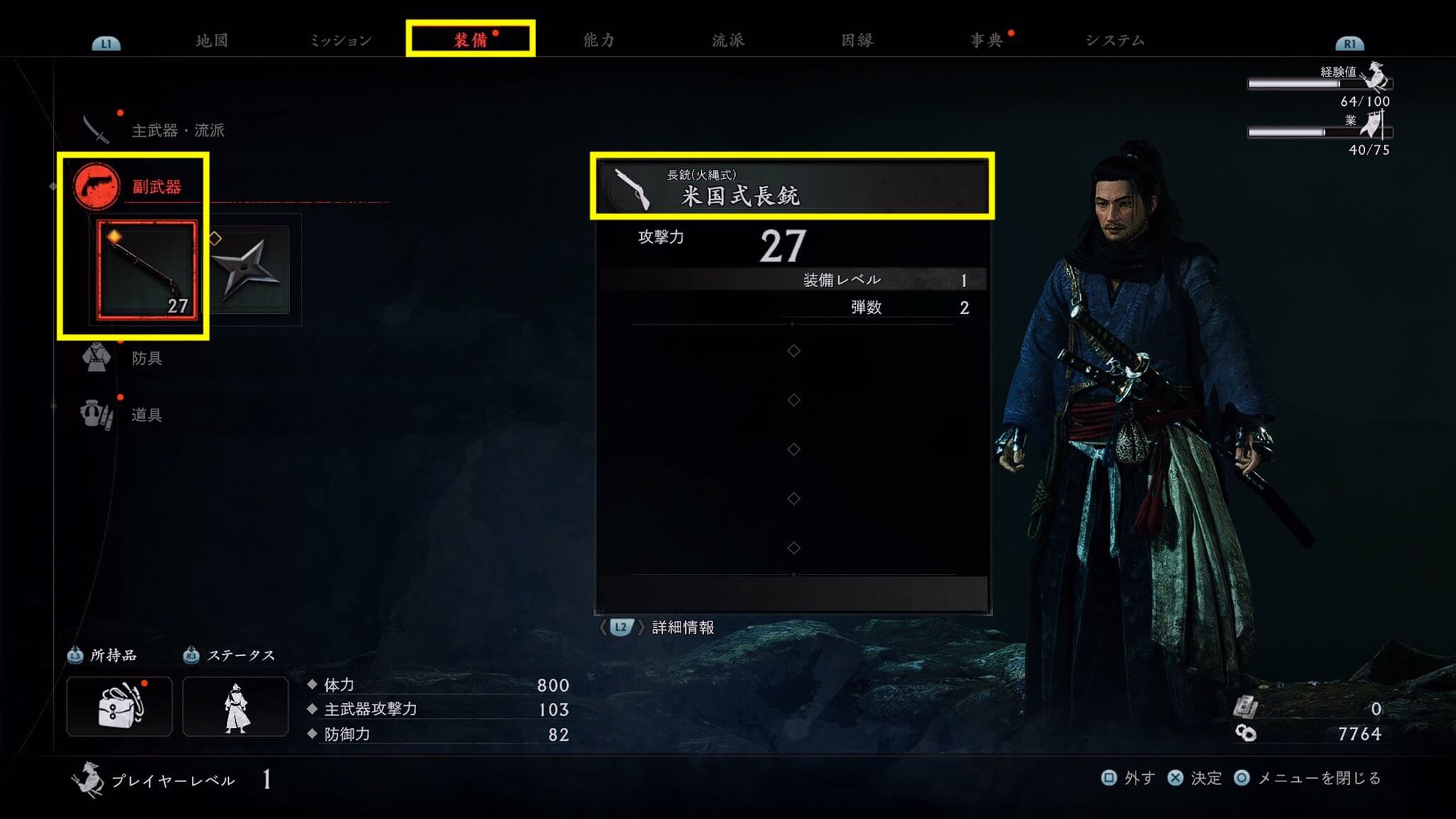This screenshot has height=819, width=1456.
Task: Select the 副武器 sub-weapon category
Action: tap(156, 187)
